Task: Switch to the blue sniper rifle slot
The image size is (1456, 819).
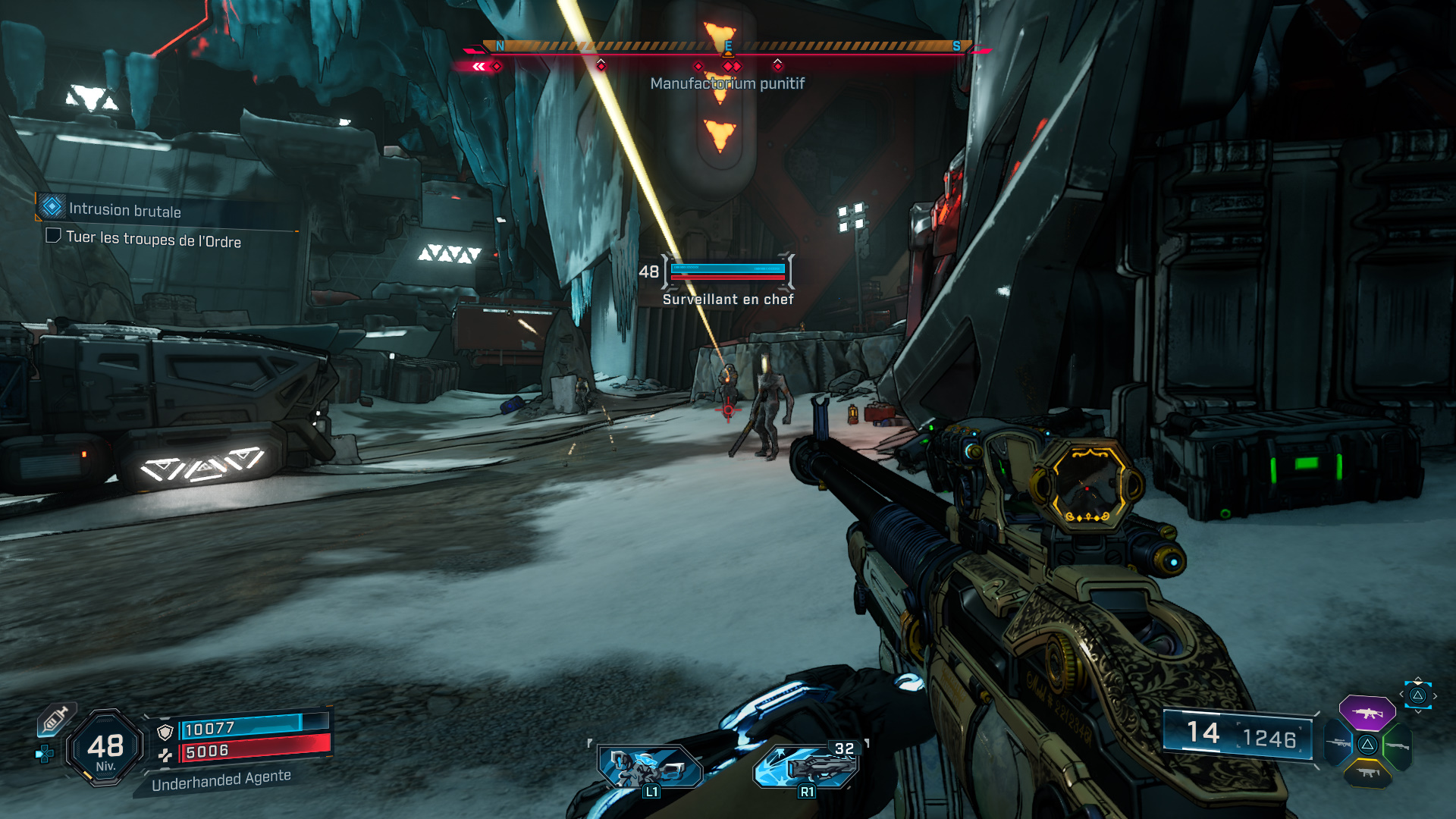Action: tap(1338, 743)
